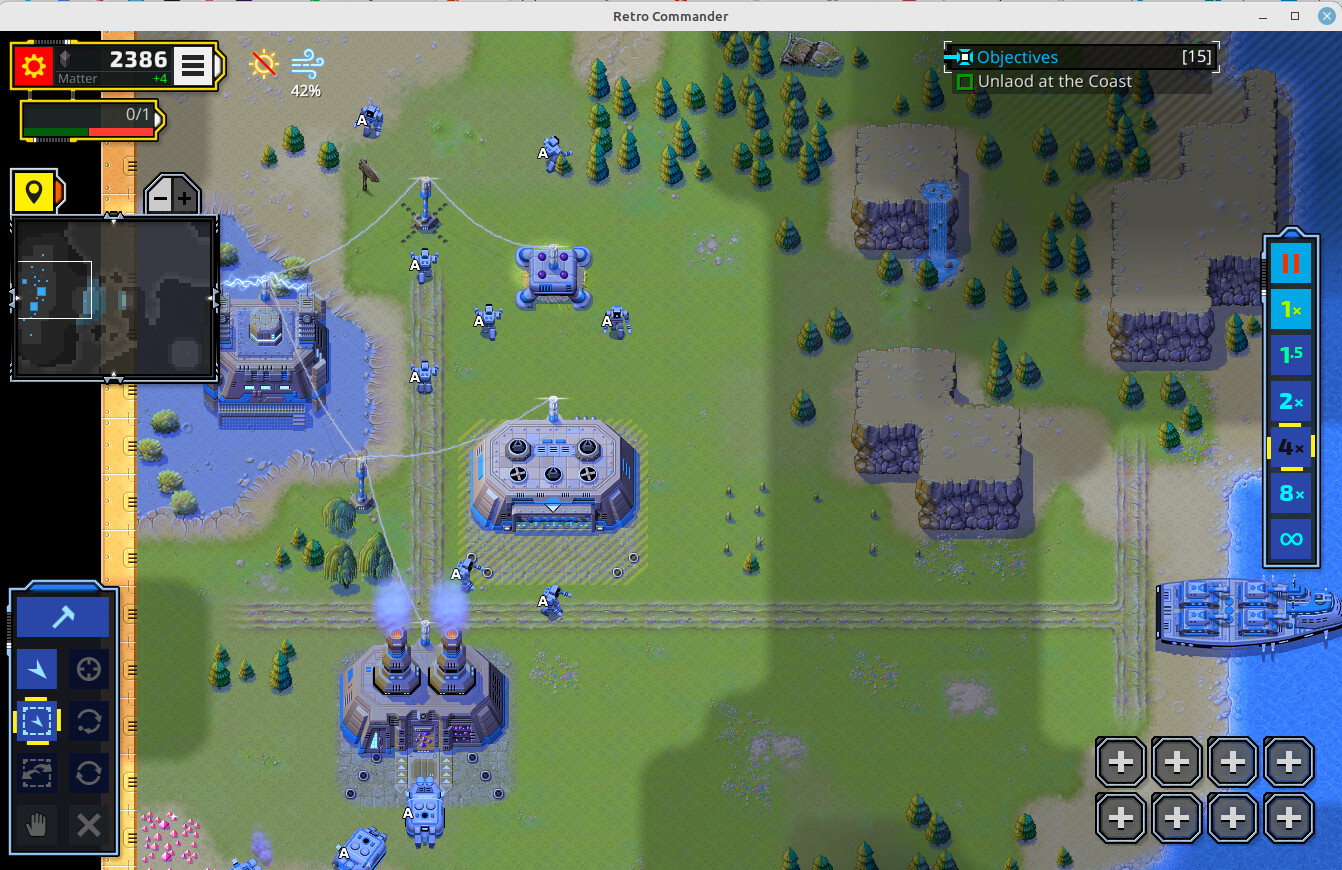Switch speed back to 1x
The height and width of the screenshot is (870, 1342).
coord(1290,309)
